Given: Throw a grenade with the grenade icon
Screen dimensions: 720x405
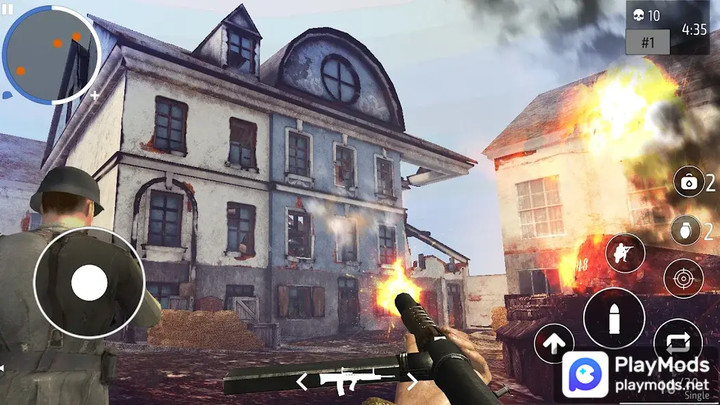Looking at the screenshot, I should 685,230.
